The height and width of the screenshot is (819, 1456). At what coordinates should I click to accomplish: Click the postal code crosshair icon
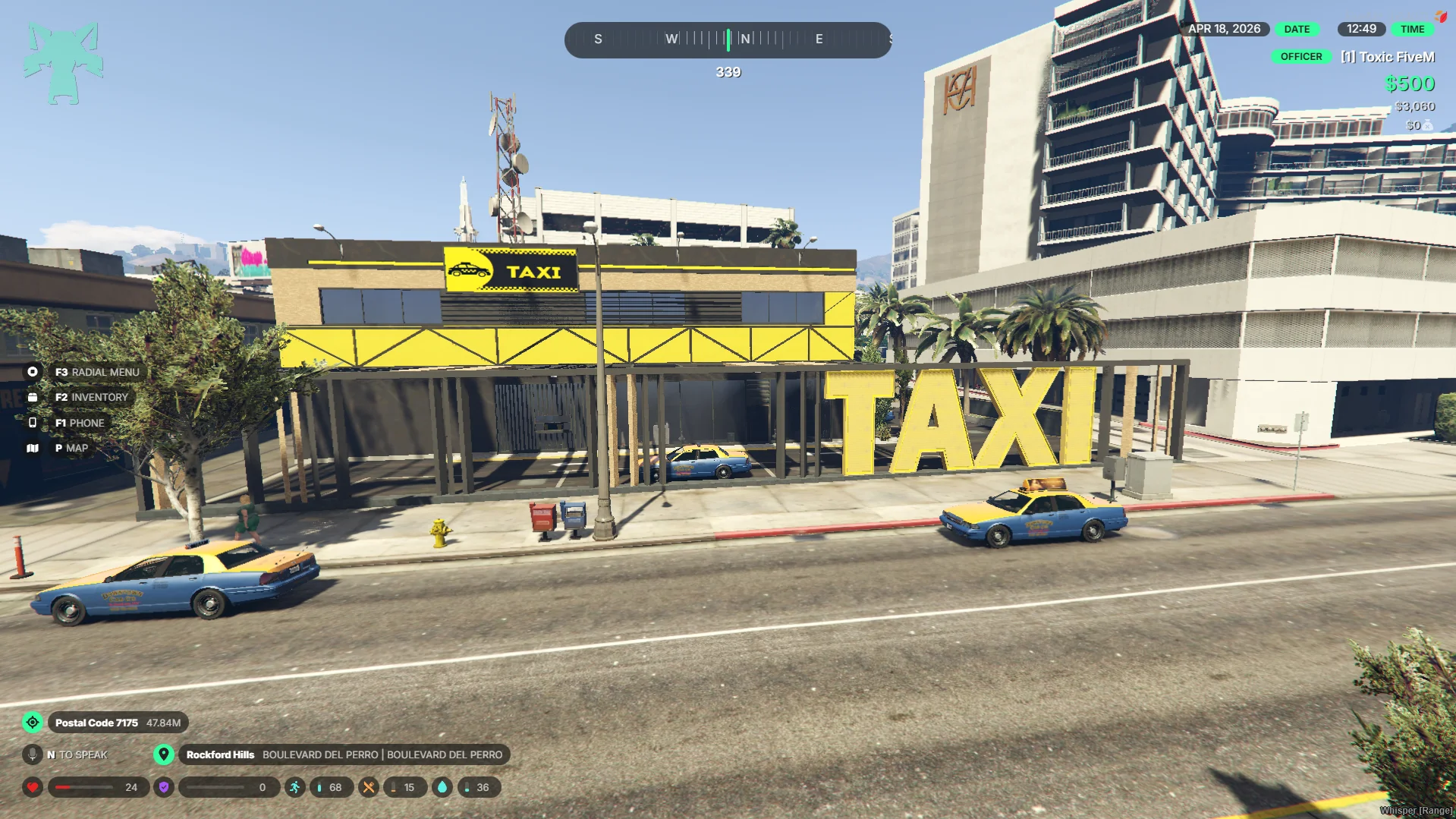(33, 723)
